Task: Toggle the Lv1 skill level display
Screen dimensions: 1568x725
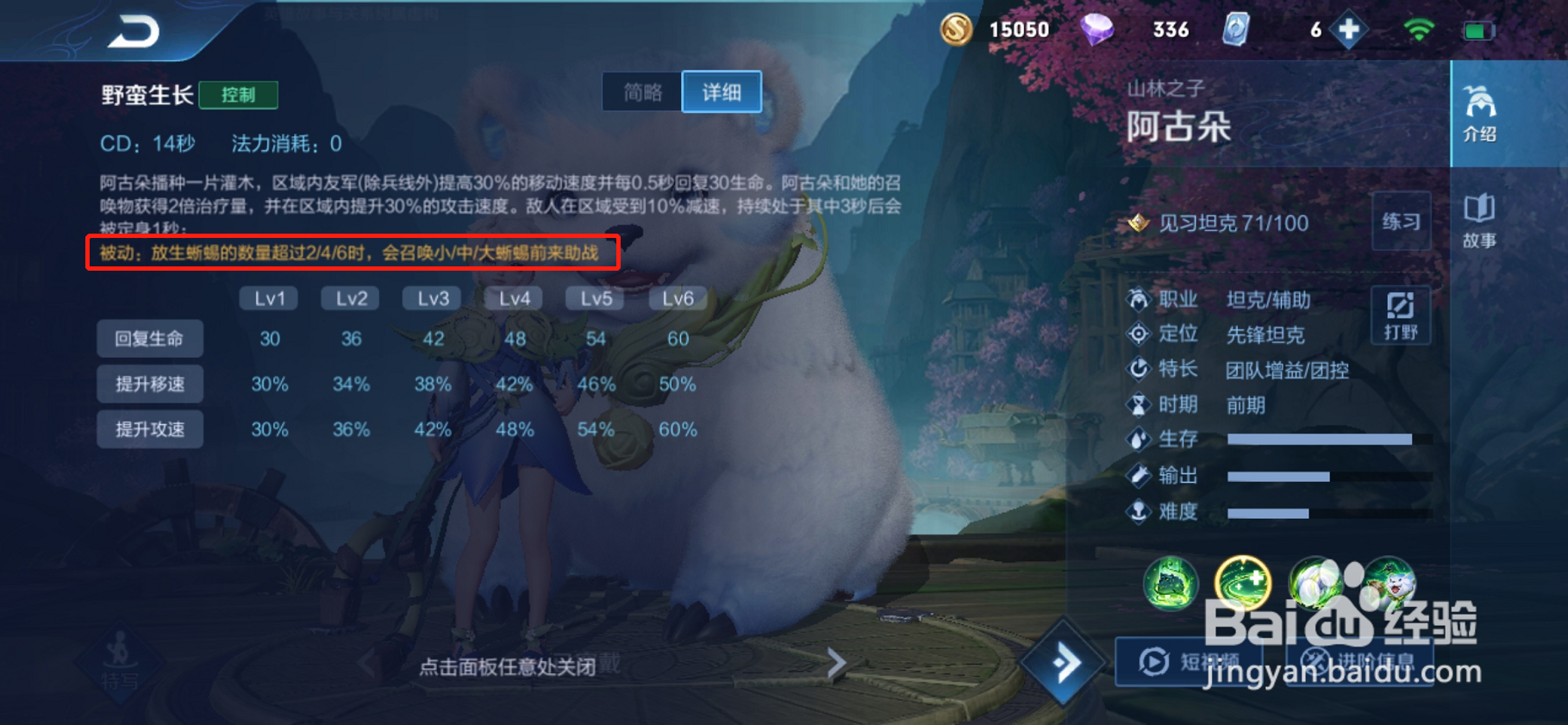Action: pos(268,297)
